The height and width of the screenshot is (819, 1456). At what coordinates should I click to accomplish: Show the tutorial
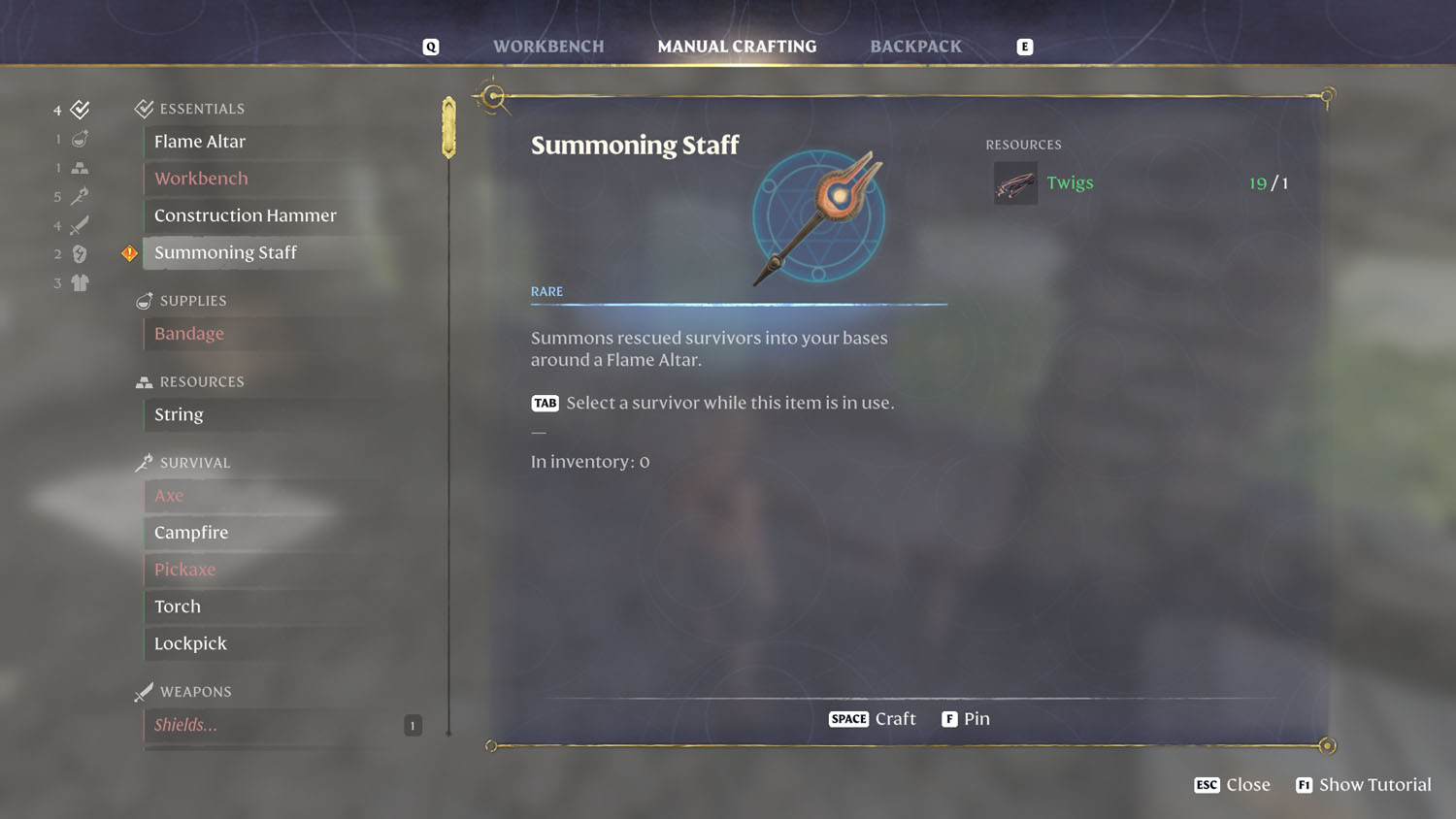[x=1364, y=785]
